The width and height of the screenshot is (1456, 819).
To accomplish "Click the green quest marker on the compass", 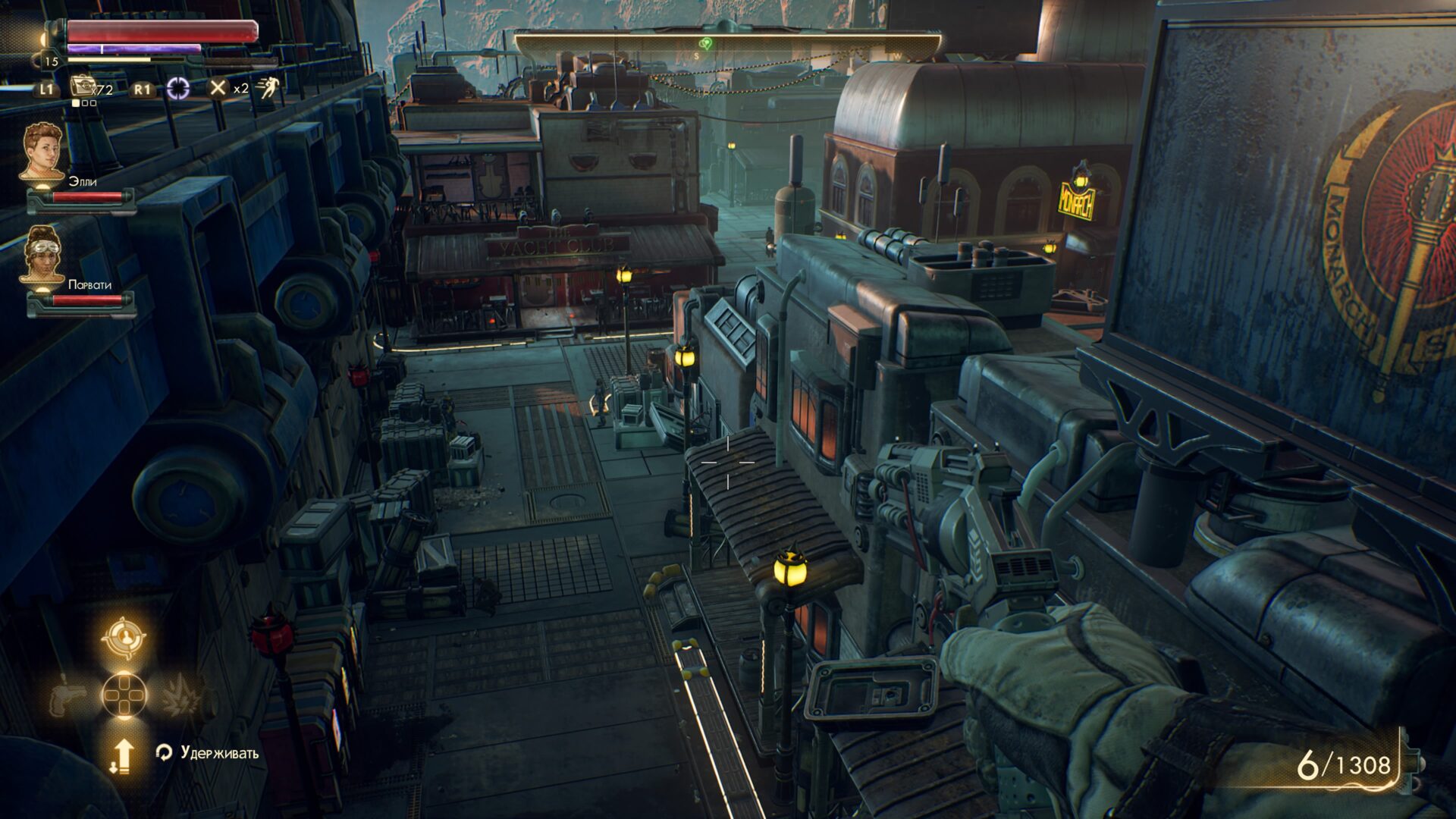I will tap(706, 43).
